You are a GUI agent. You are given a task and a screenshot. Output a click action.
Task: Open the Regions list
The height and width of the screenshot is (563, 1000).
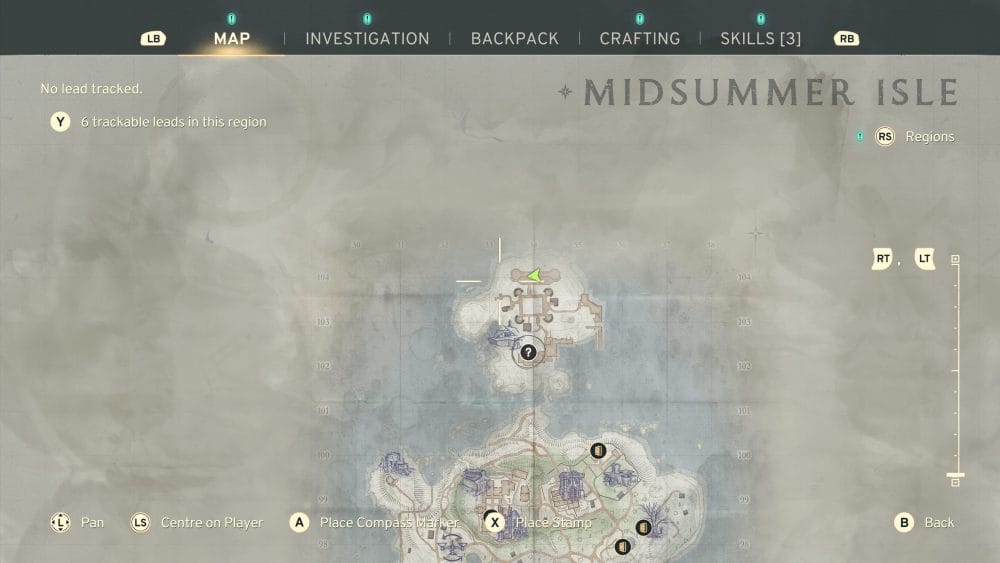[929, 137]
